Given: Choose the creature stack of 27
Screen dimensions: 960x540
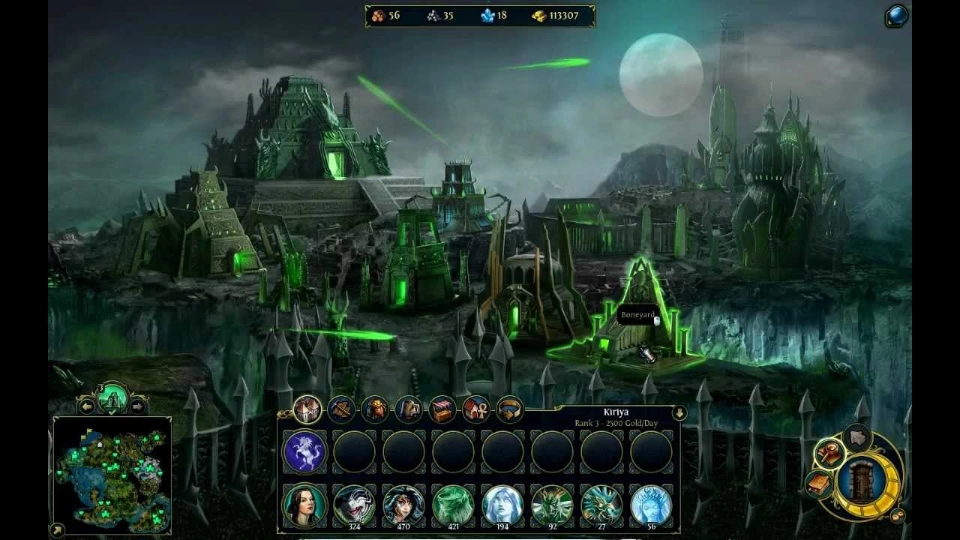Looking at the screenshot, I should click(x=602, y=504).
